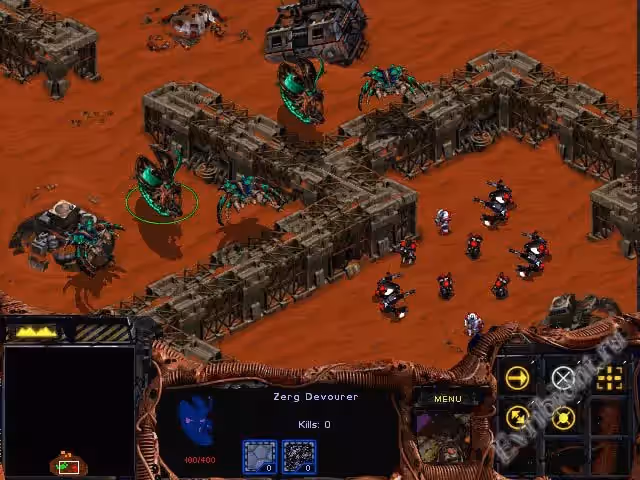
Task: Activate the Attack command
Action: click(x=609, y=377)
